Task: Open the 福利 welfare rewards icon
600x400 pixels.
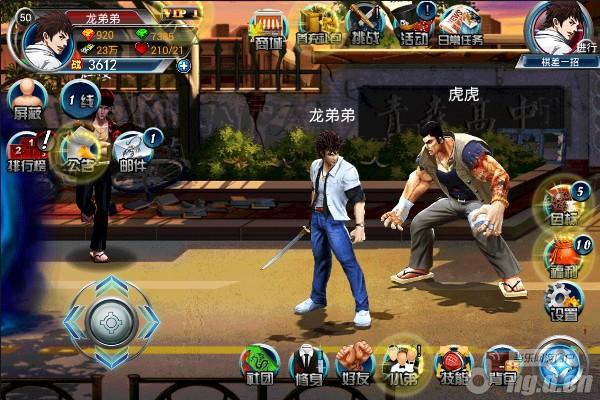Action: (x=562, y=251)
